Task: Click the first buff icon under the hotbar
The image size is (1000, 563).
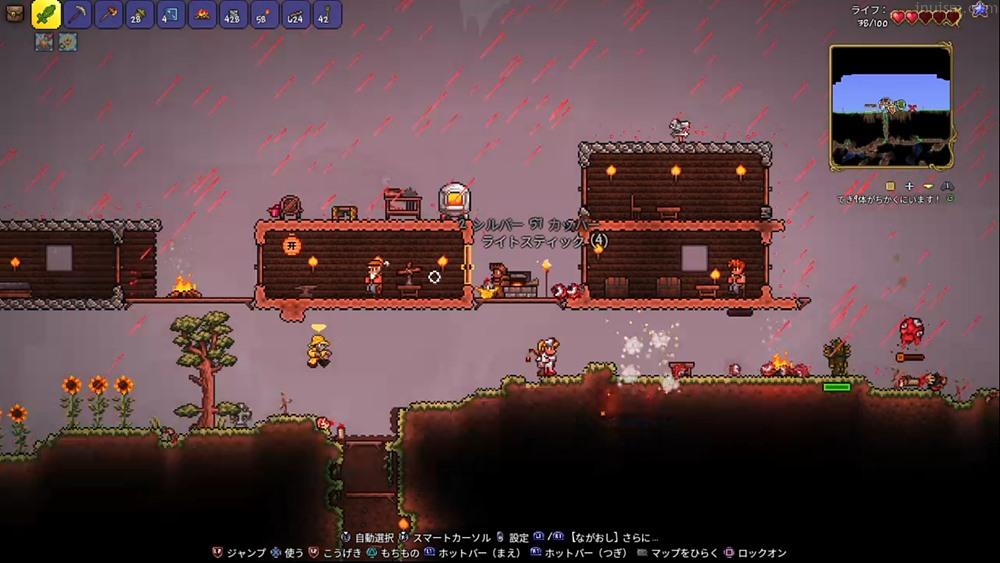Action: pyautogui.click(x=44, y=42)
